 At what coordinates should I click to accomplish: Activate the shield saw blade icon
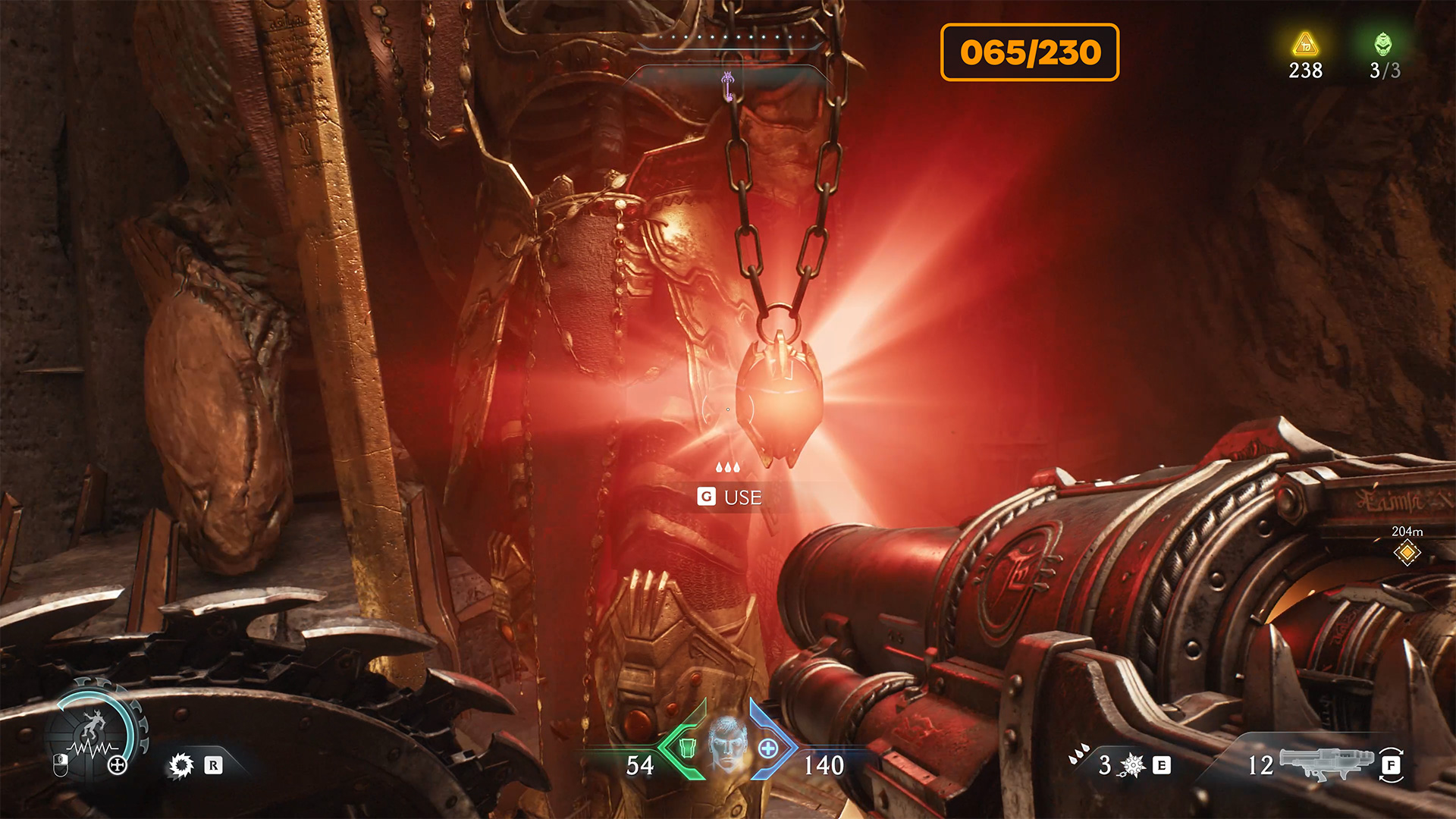coord(181,765)
